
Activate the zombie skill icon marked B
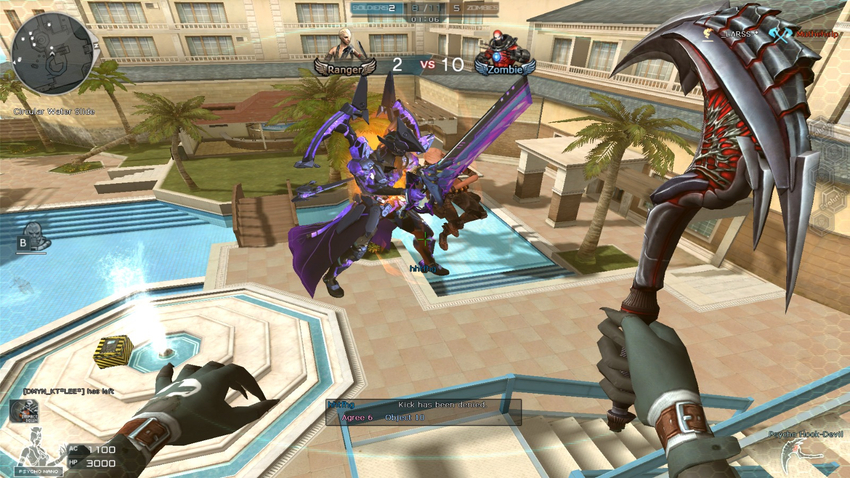(x=32, y=238)
